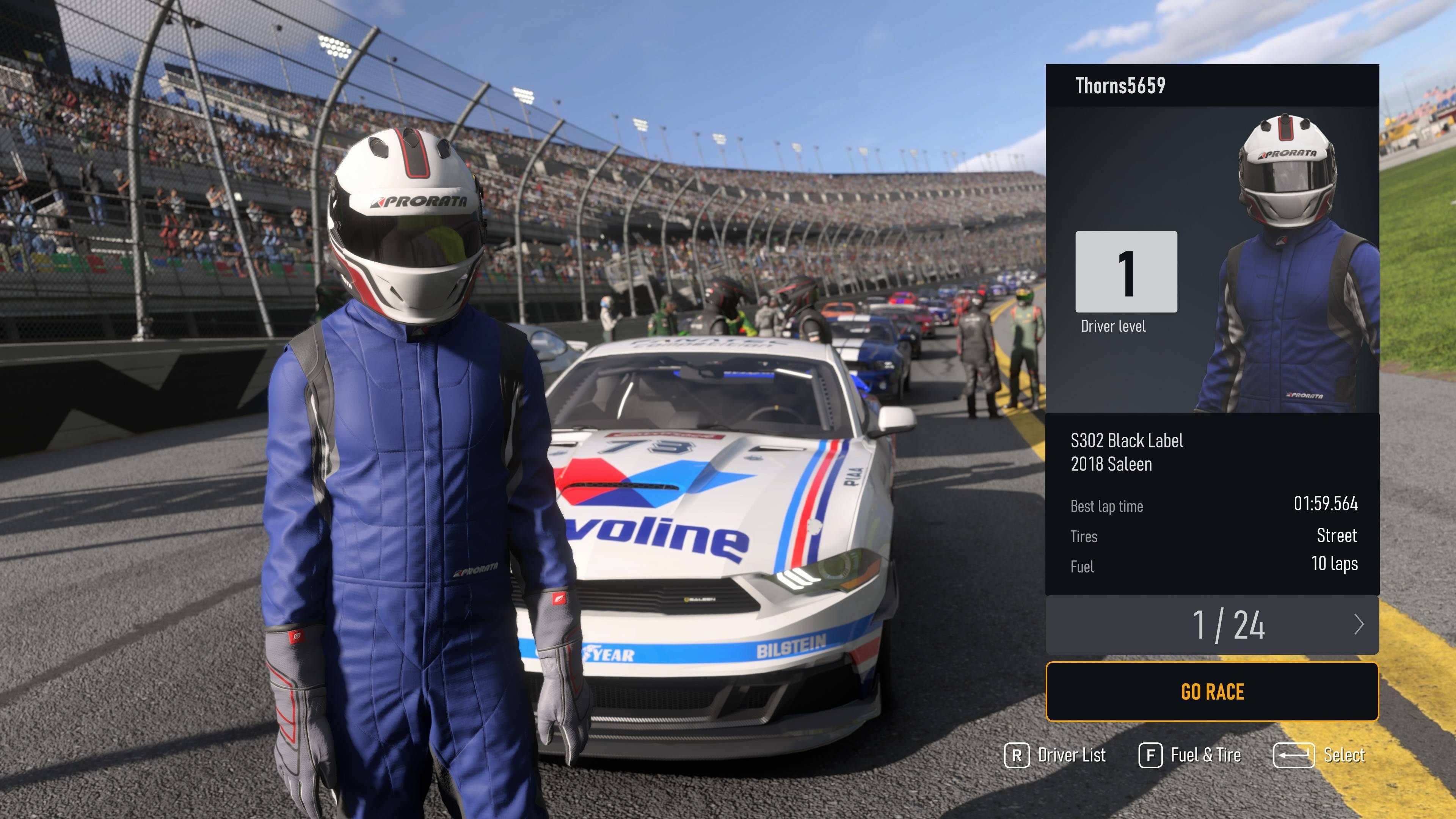Screen dimensions: 1456x819
Task: Click the Select prompt button
Action: click(x=1319, y=755)
